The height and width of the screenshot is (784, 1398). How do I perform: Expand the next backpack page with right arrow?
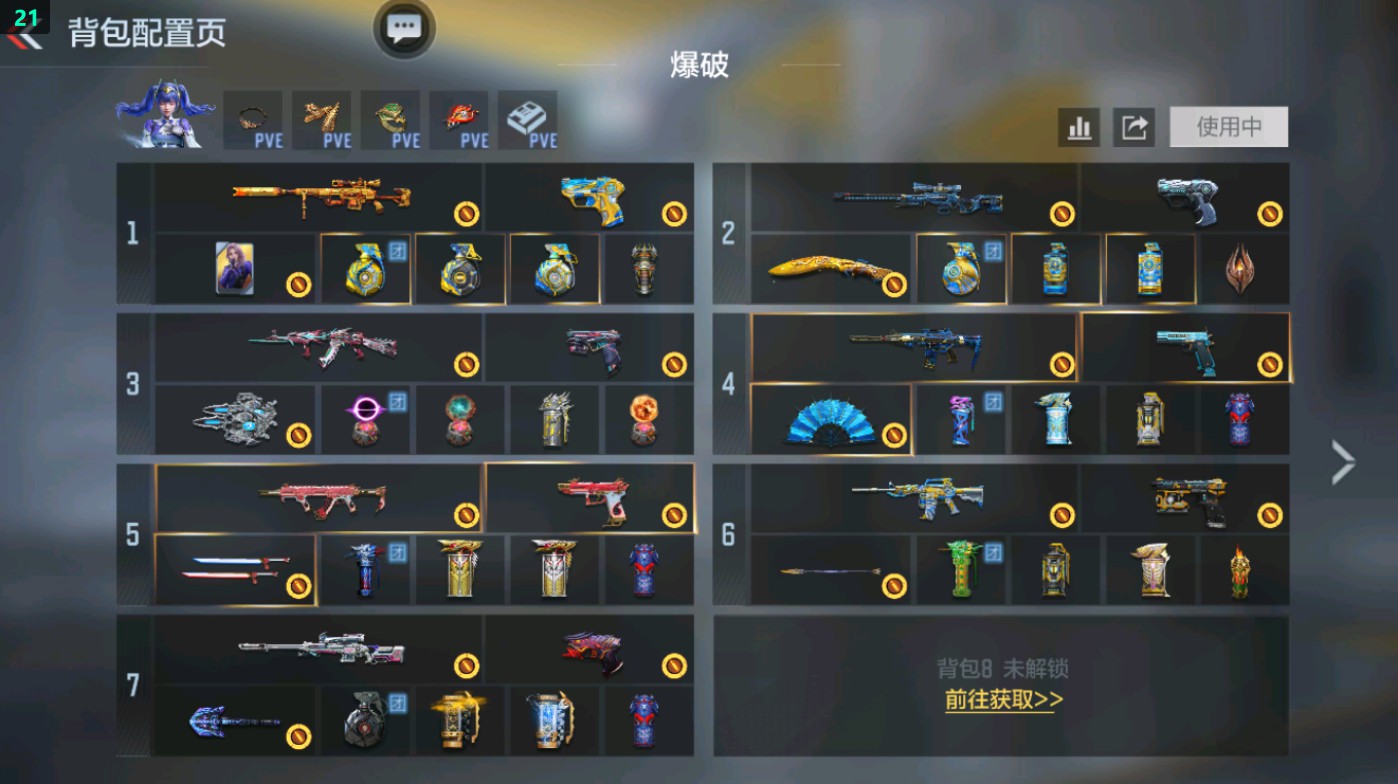tap(1344, 460)
